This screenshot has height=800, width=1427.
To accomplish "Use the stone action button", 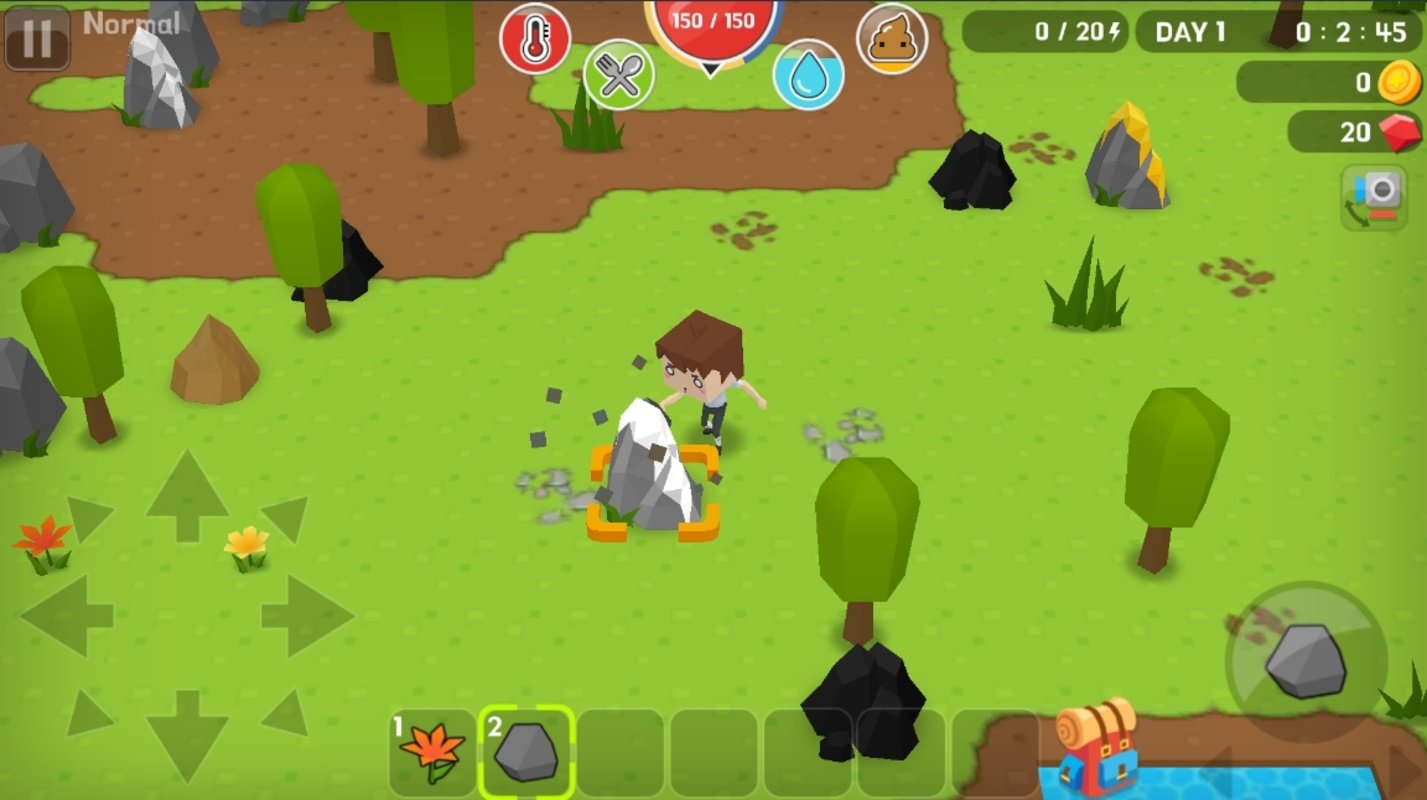I will 1306,661.
